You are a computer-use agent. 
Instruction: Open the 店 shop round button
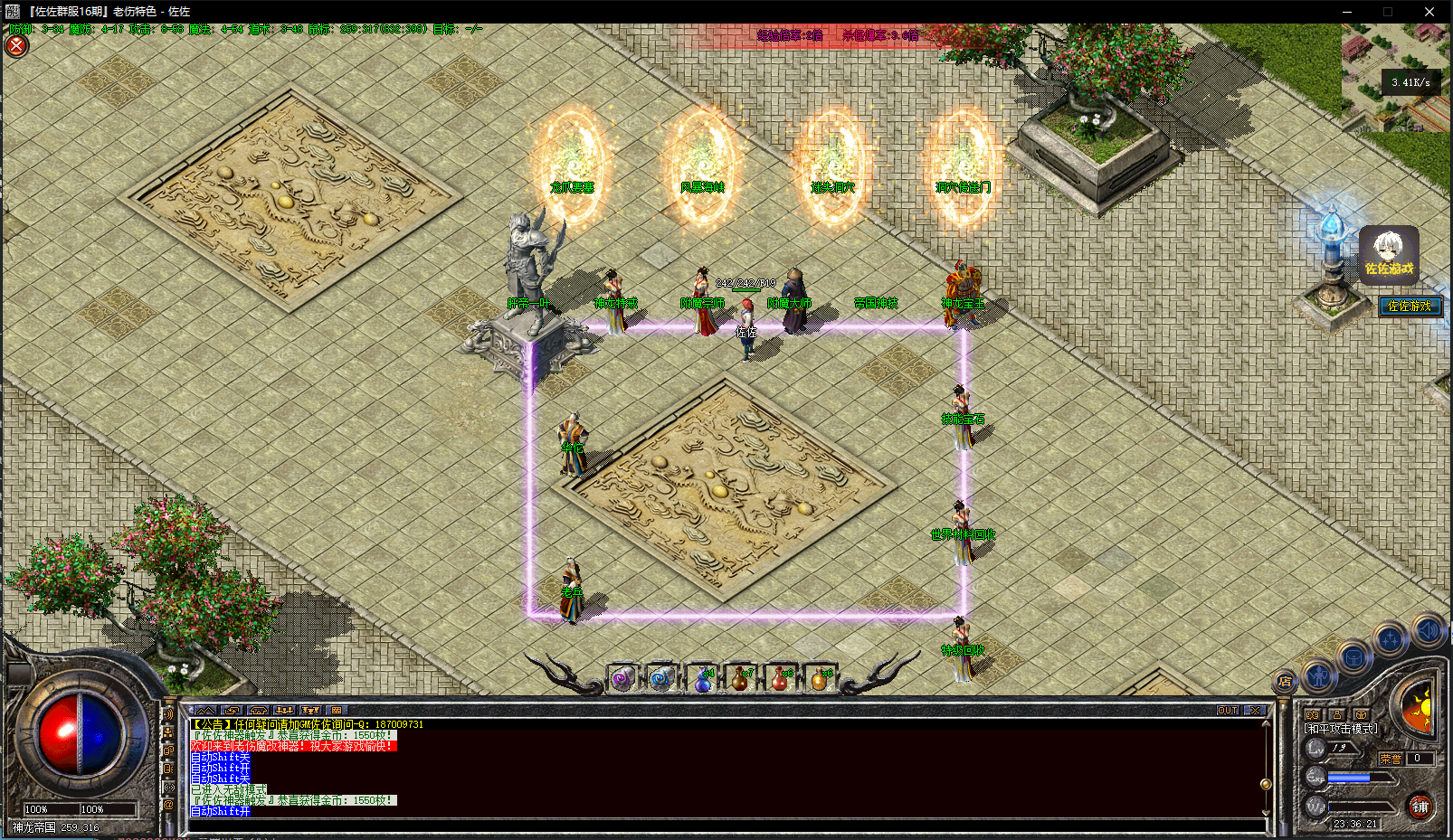point(1285,682)
